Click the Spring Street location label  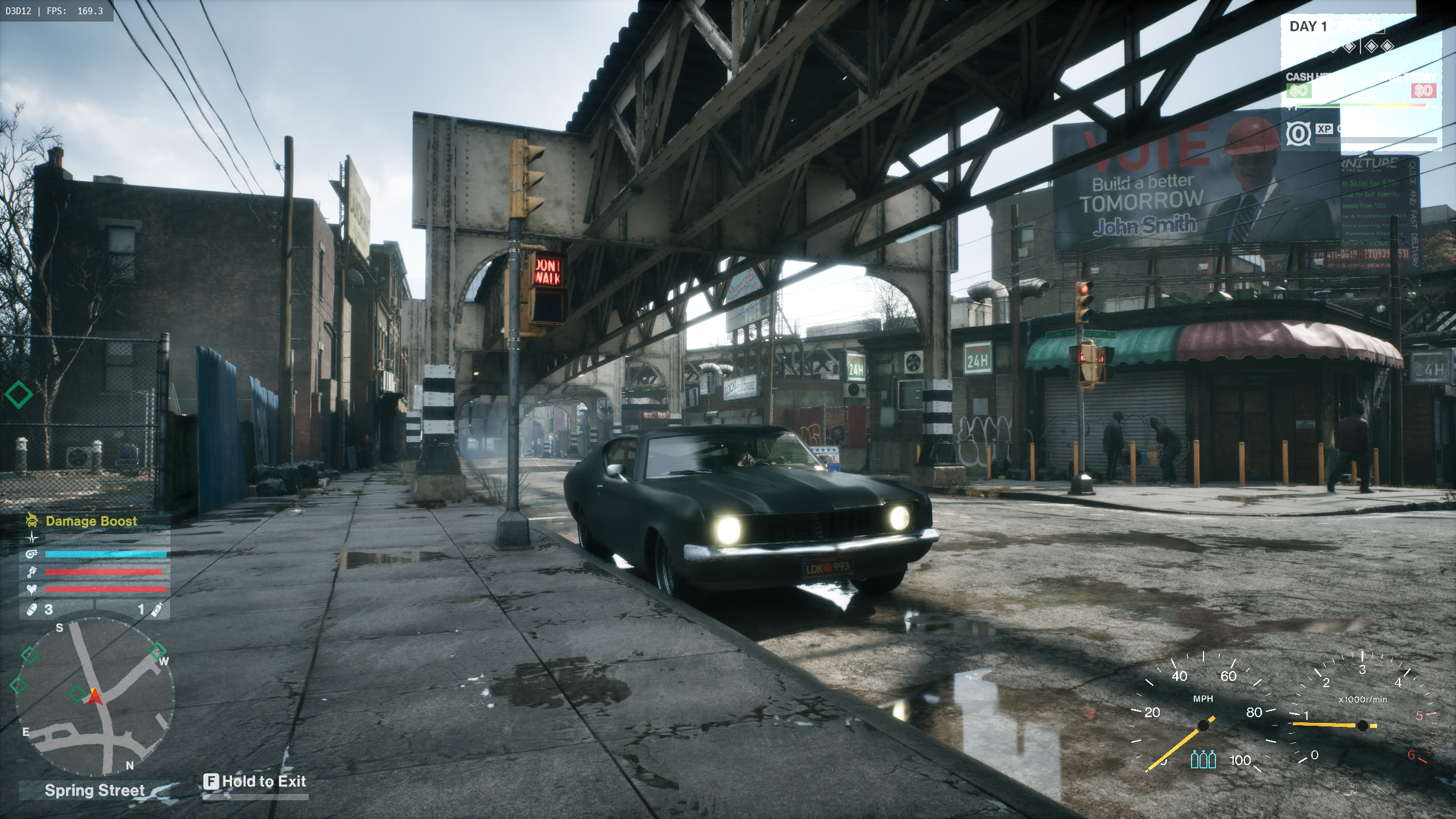coord(94,790)
